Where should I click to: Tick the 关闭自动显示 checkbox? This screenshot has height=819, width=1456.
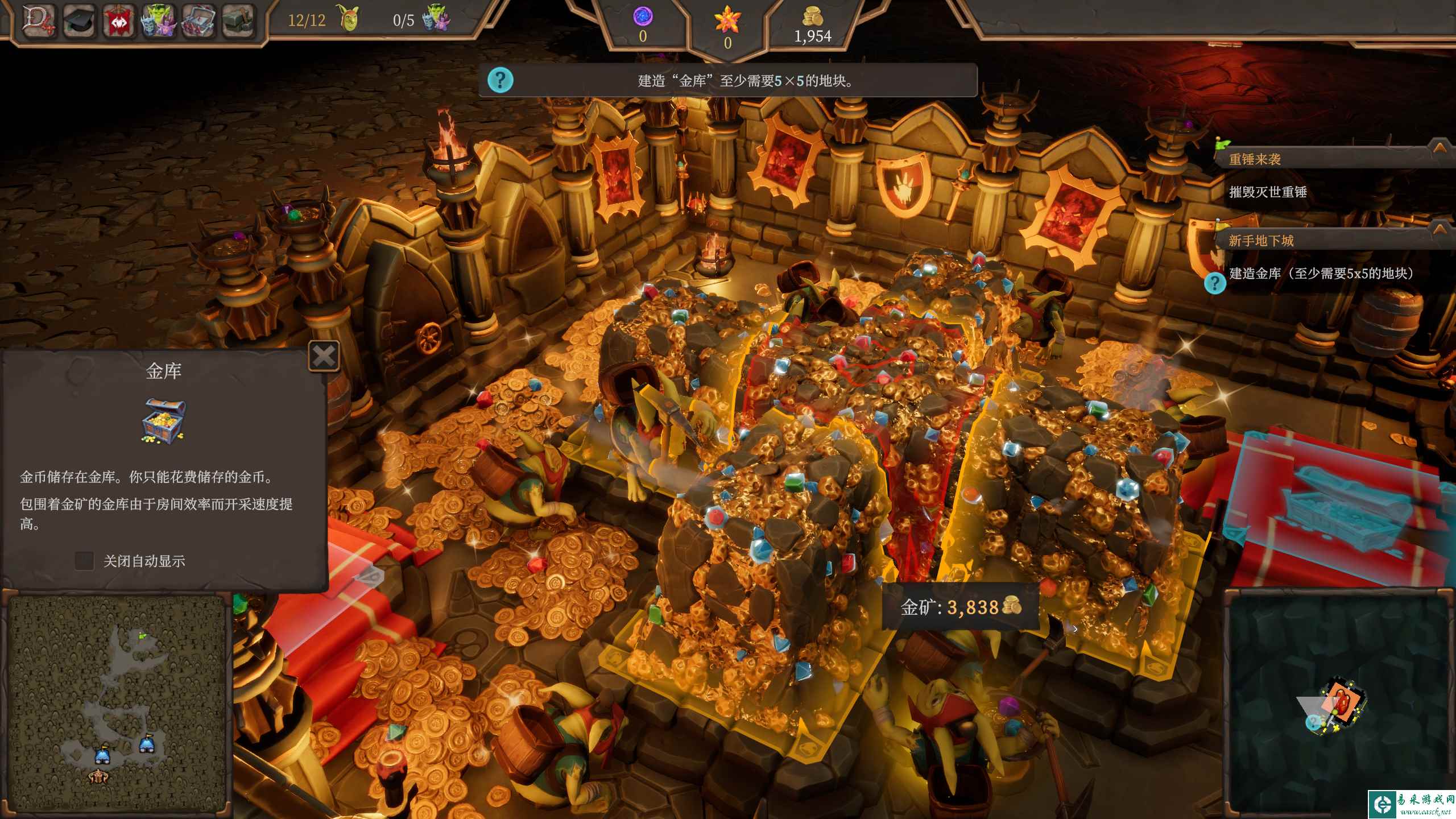point(84,561)
